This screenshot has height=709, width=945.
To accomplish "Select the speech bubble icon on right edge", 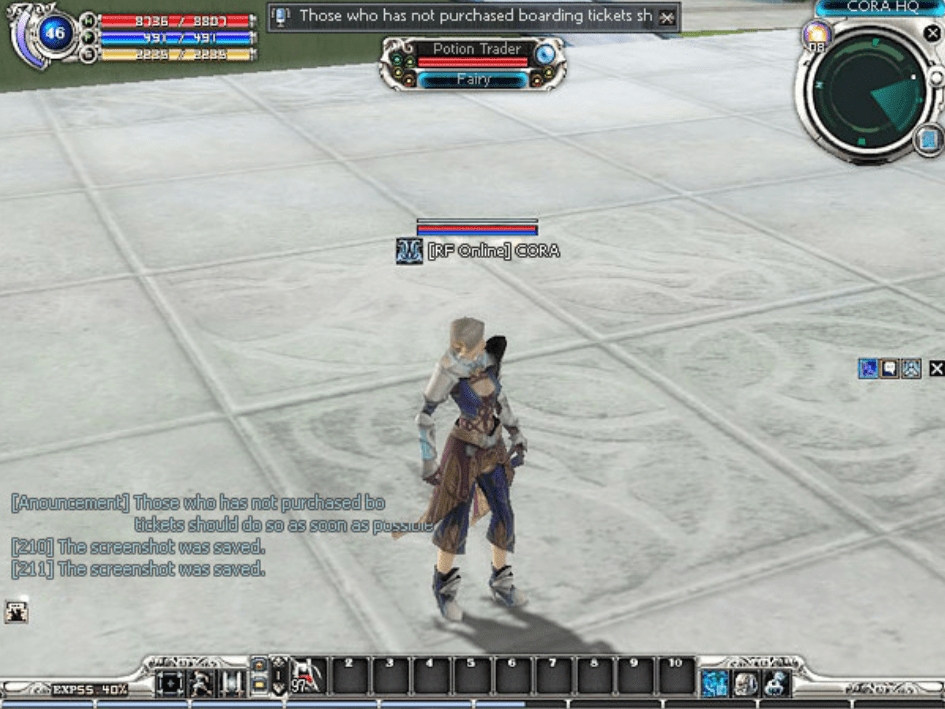I will (889, 369).
